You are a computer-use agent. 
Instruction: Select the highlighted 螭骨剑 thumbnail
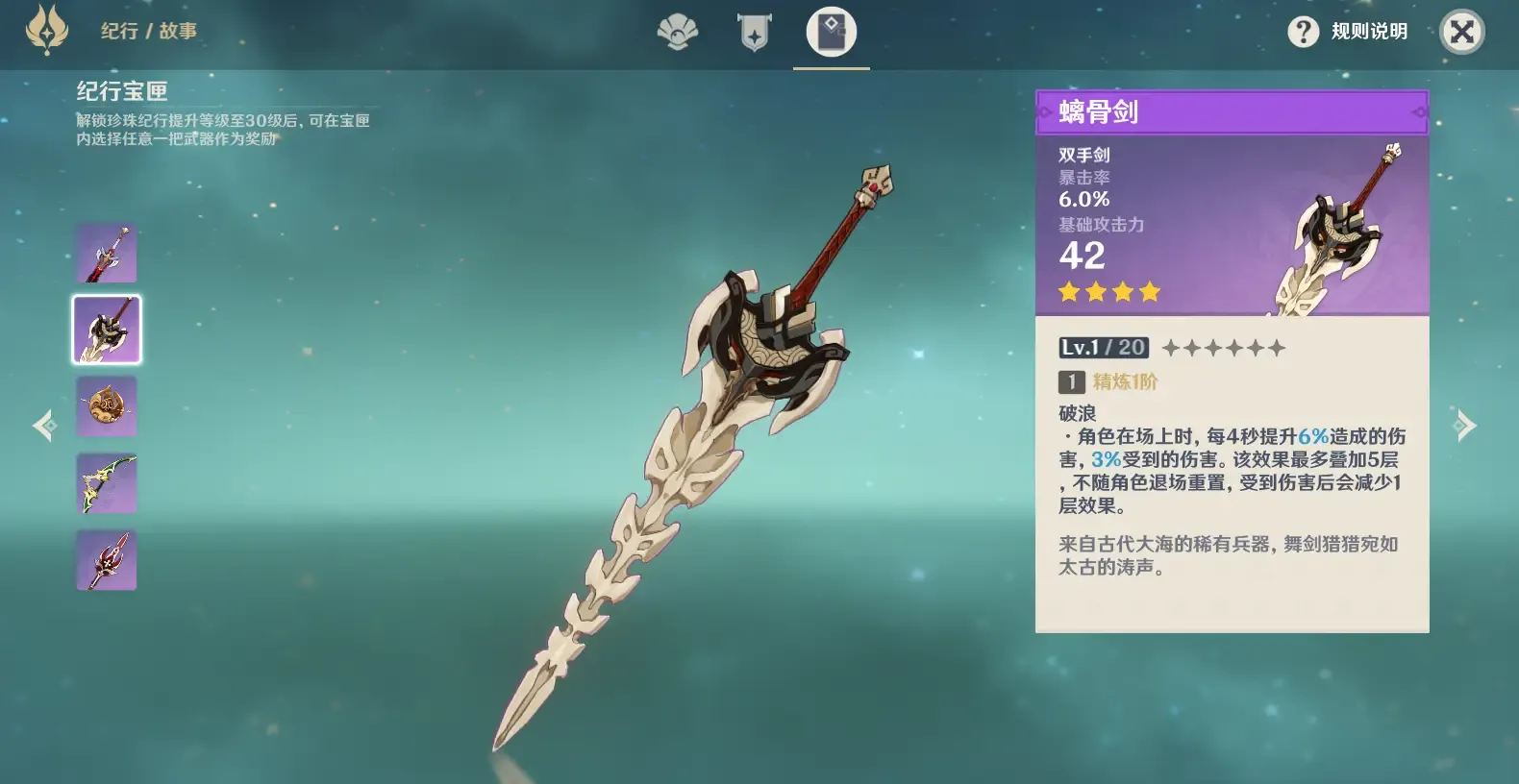coord(106,329)
